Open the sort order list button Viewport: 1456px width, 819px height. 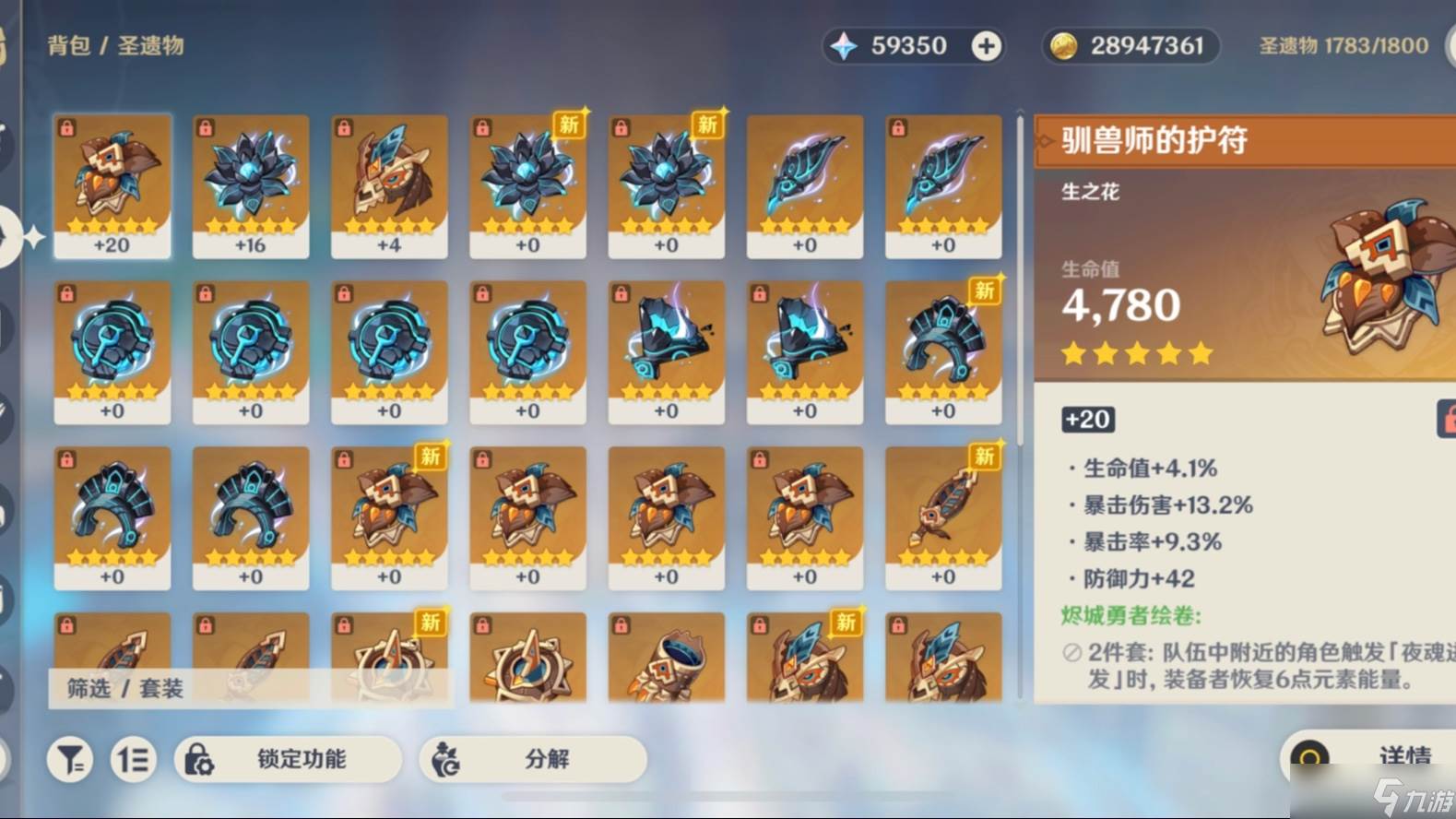[133, 760]
